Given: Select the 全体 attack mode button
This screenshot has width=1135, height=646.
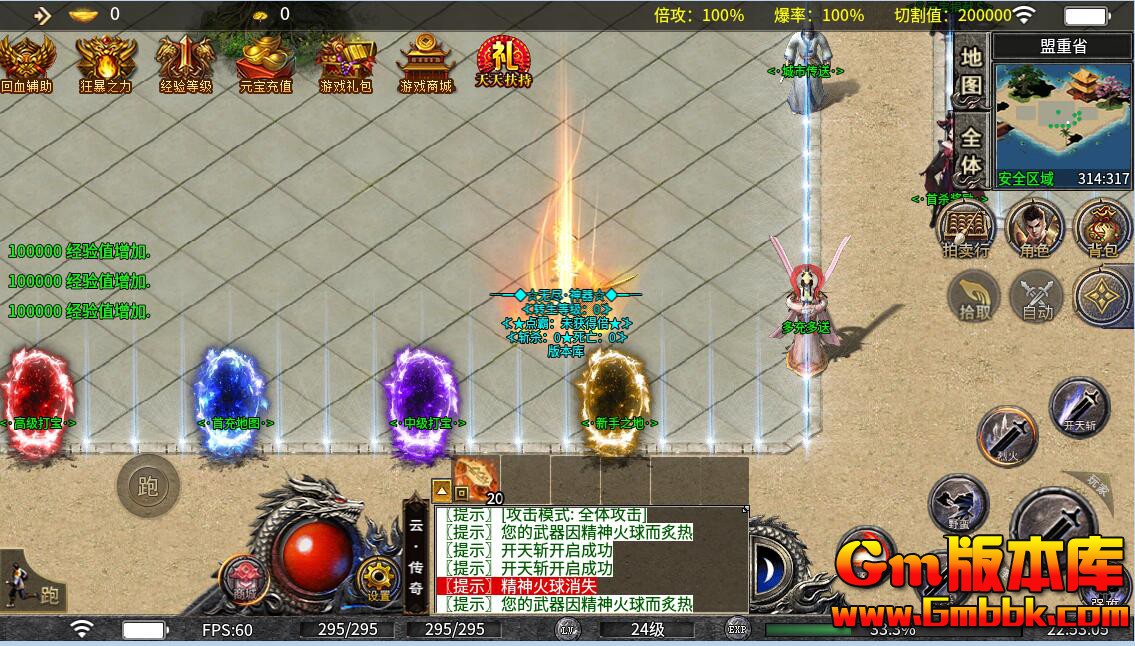Looking at the screenshot, I should (971, 151).
